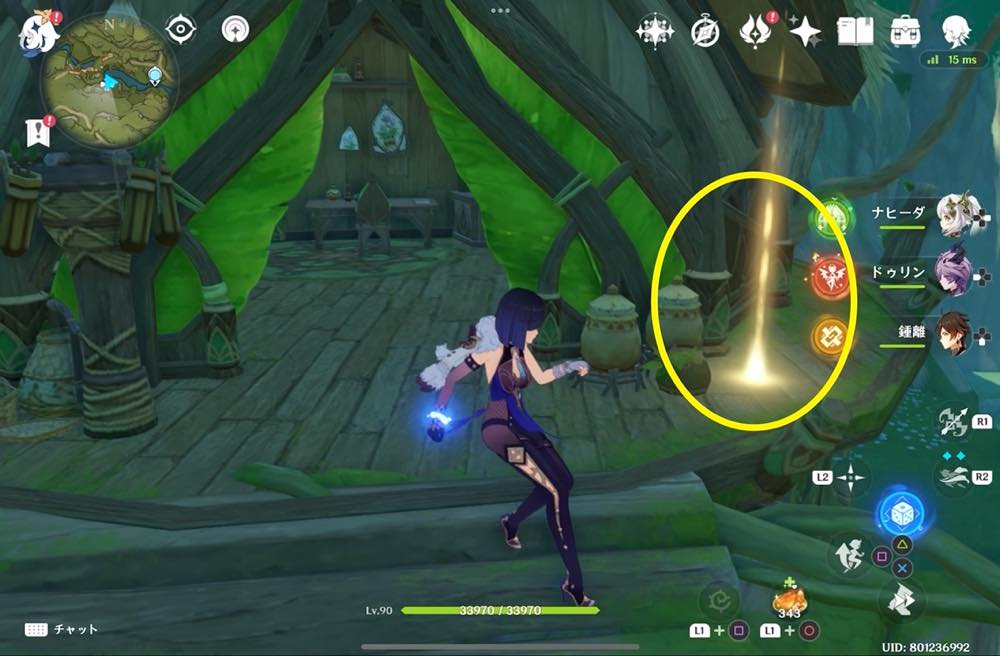Activate the spiral gadget icon
Viewport: 1000px width, 656px height.
[718, 601]
